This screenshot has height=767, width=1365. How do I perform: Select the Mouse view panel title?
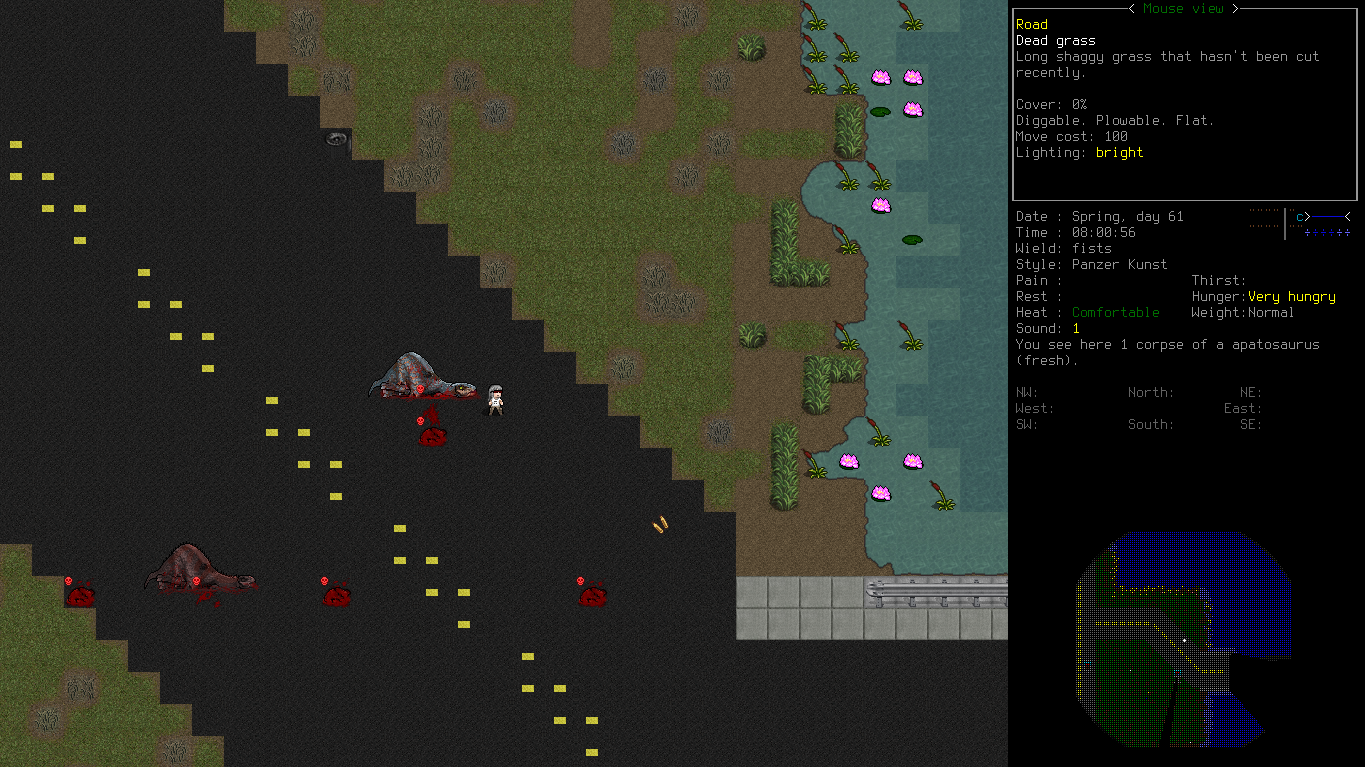(1183, 9)
